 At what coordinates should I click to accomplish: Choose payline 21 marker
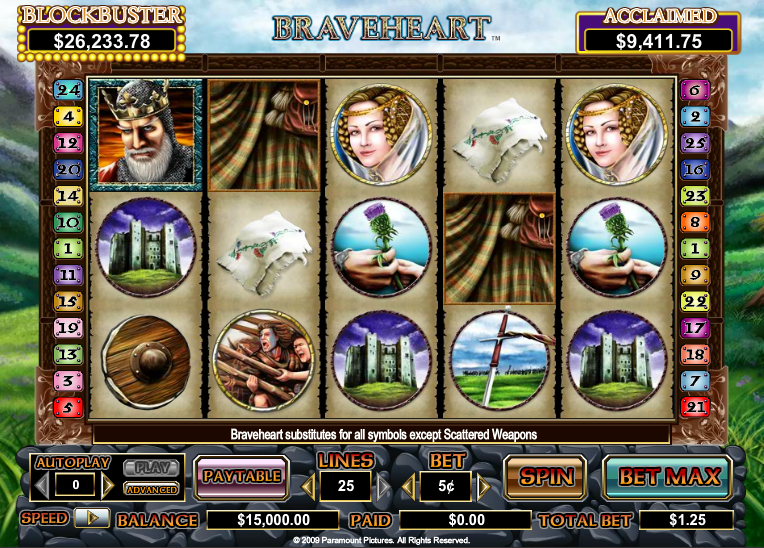pos(694,406)
